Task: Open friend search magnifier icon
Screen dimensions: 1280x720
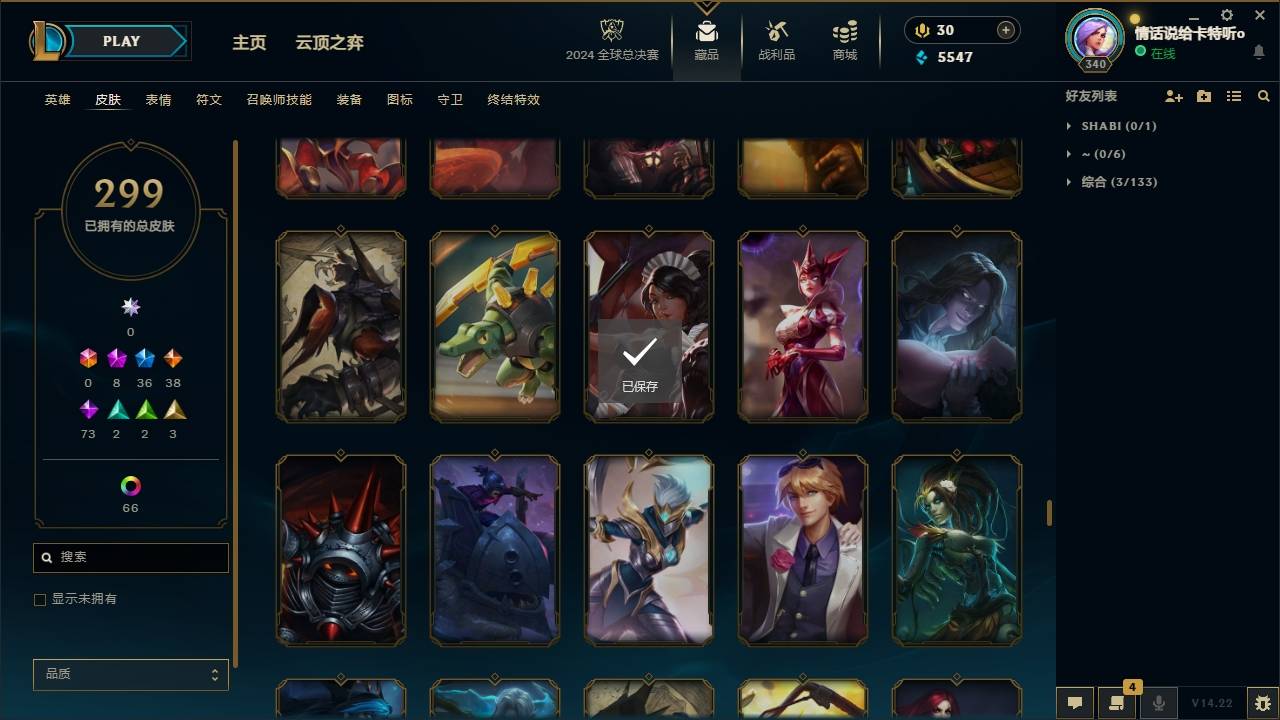Action: click(1264, 96)
